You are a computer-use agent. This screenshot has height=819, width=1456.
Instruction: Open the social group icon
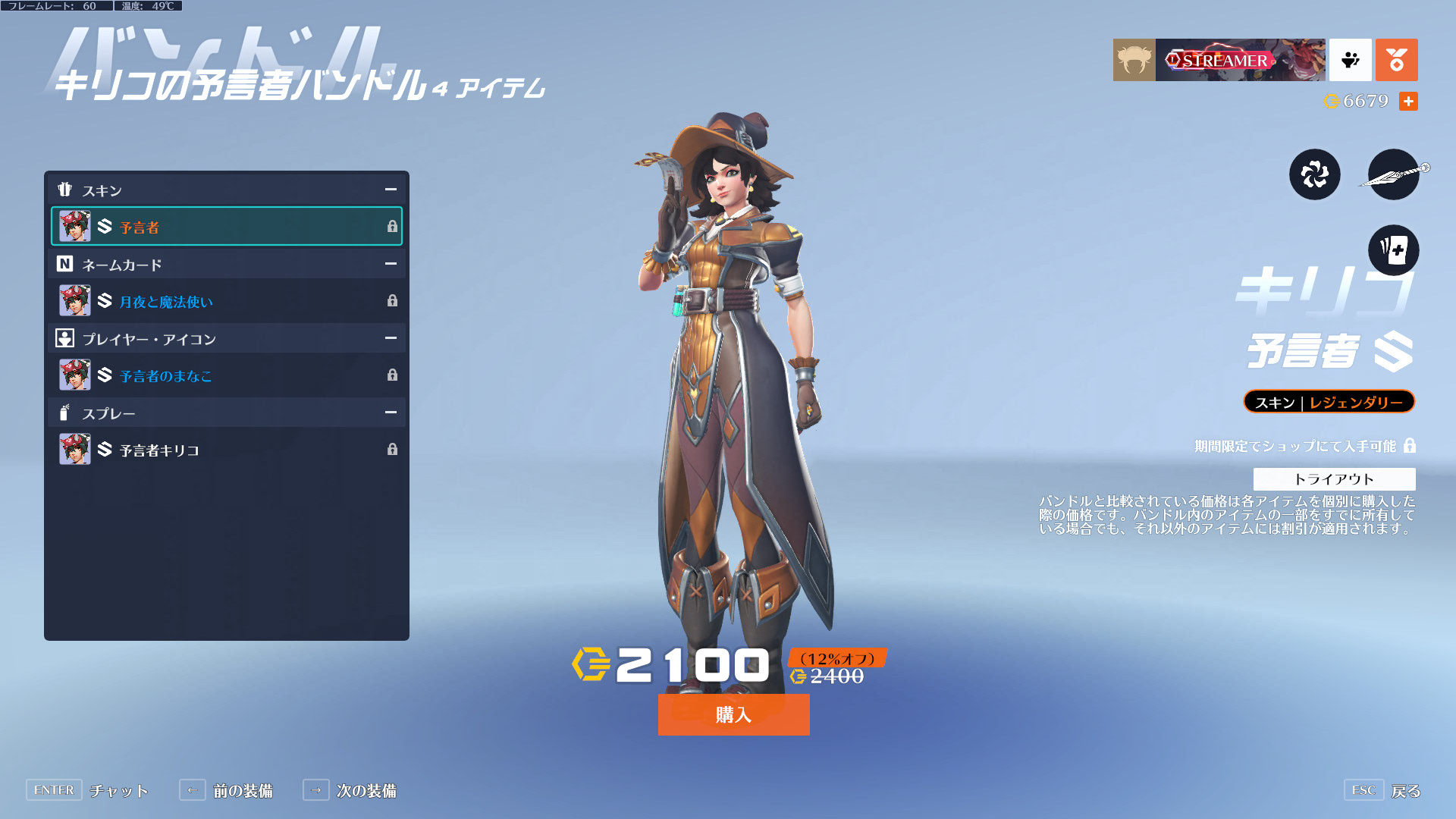pyautogui.click(x=1350, y=60)
